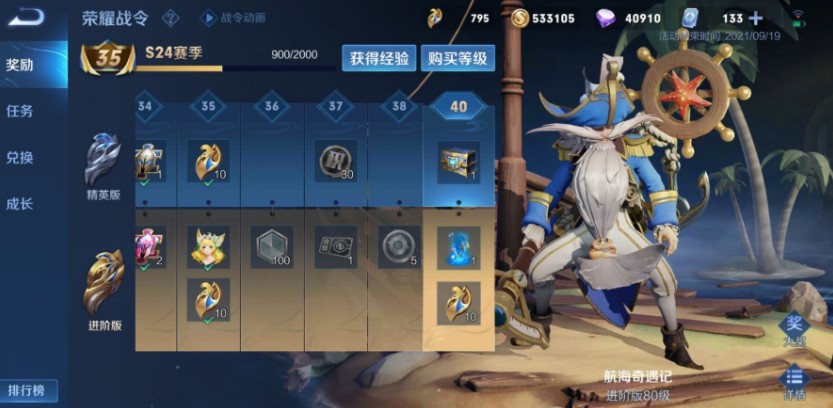Image resolution: width=833 pixels, height=408 pixels.
Task: Add diamonds with the plus button
Action: [x=755, y=18]
